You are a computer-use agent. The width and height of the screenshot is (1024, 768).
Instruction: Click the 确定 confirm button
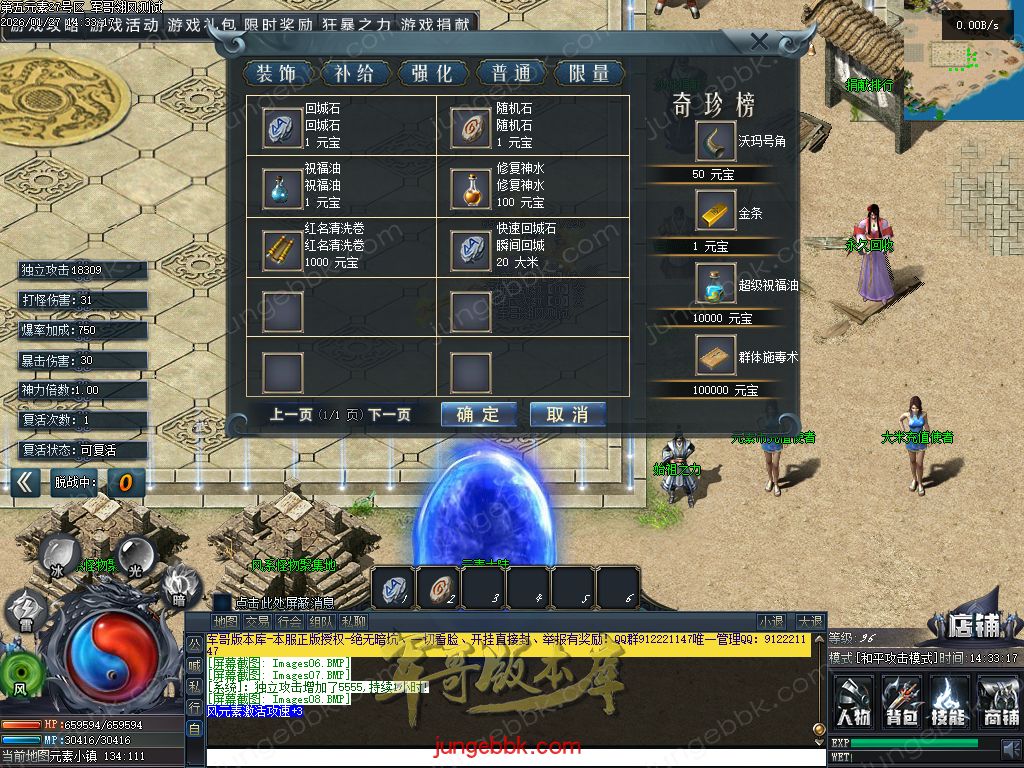(478, 414)
